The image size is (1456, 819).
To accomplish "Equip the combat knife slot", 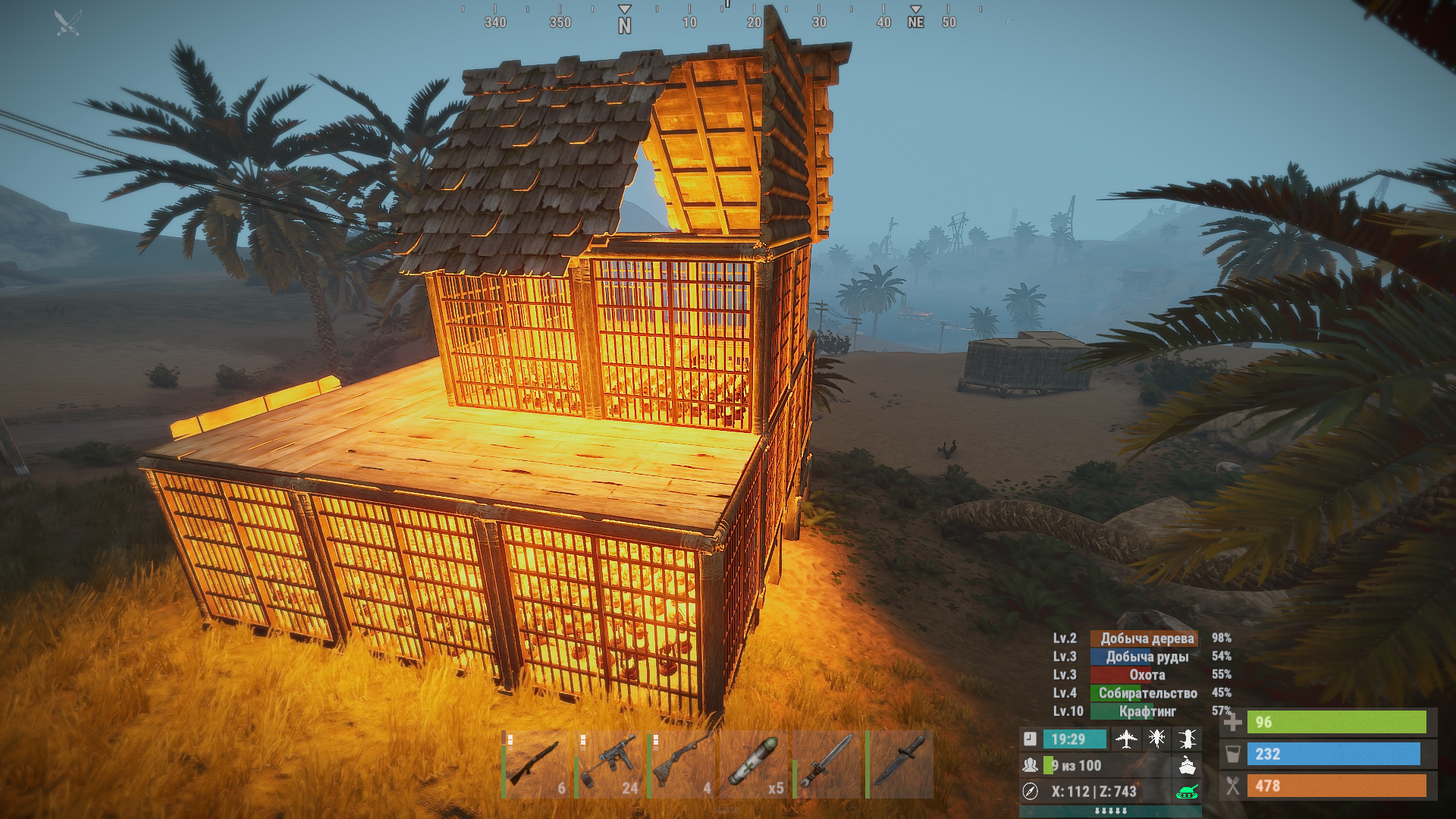I will click(x=901, y=764).
